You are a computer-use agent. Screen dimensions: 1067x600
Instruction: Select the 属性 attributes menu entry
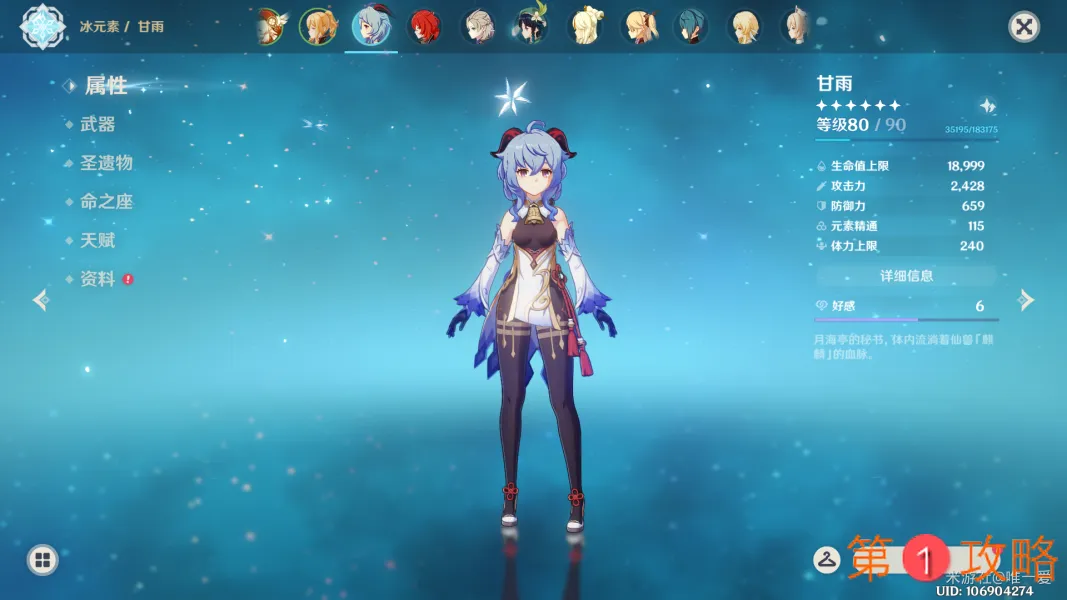point(105,86)
